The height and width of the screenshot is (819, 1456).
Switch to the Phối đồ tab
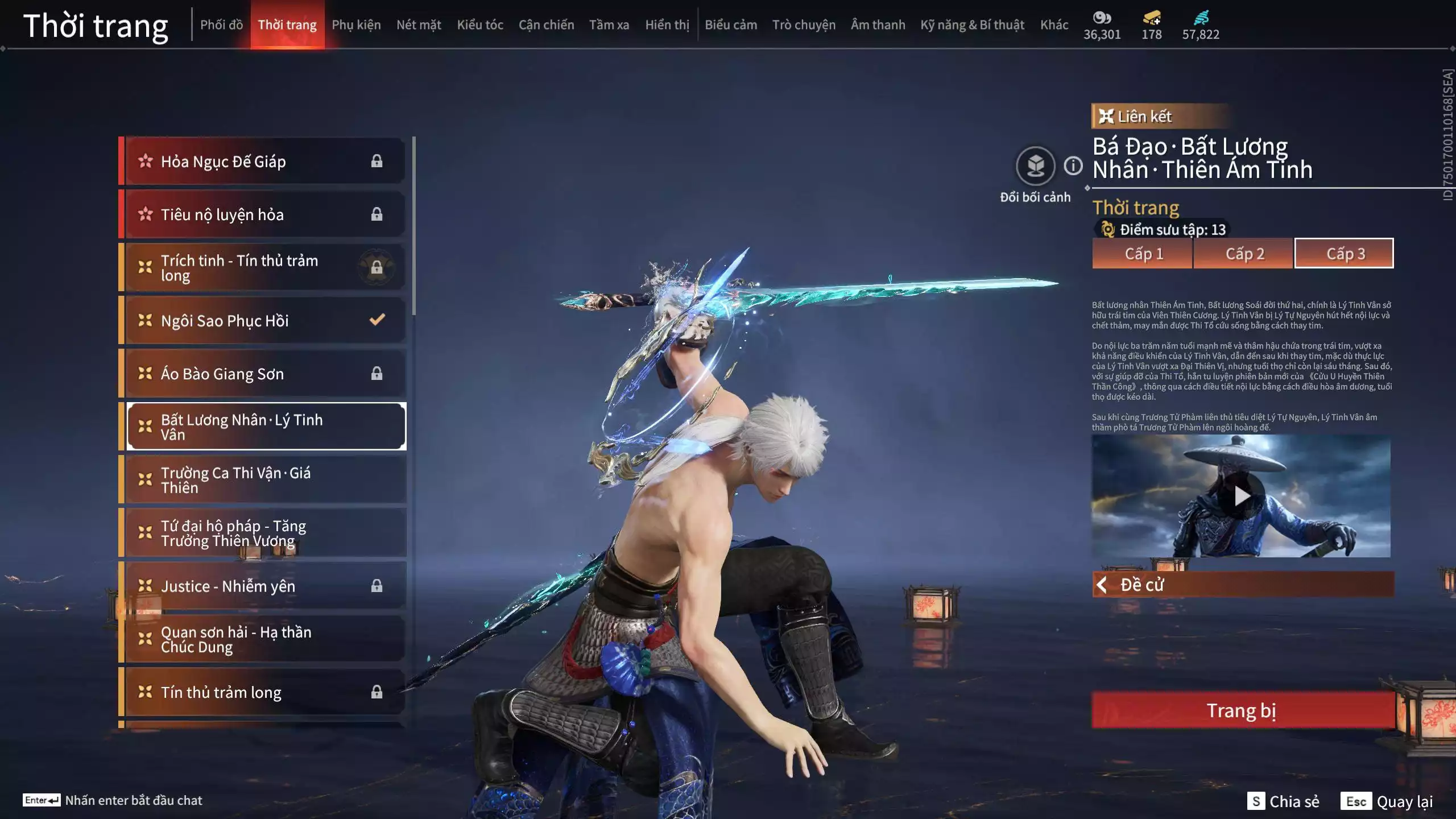coord(221,25)
